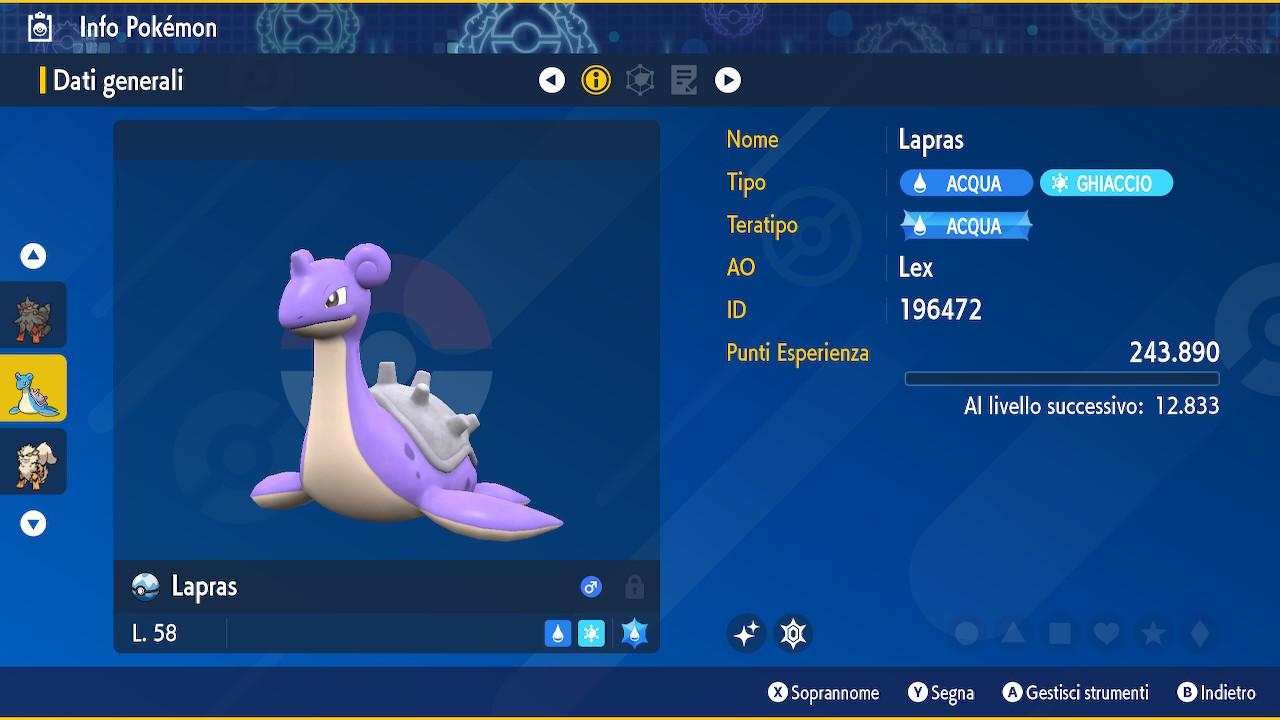Choose the Segna marking option
Viewport: 1280px width, 720px height.
pyautogui.click(x=940, y=693)
